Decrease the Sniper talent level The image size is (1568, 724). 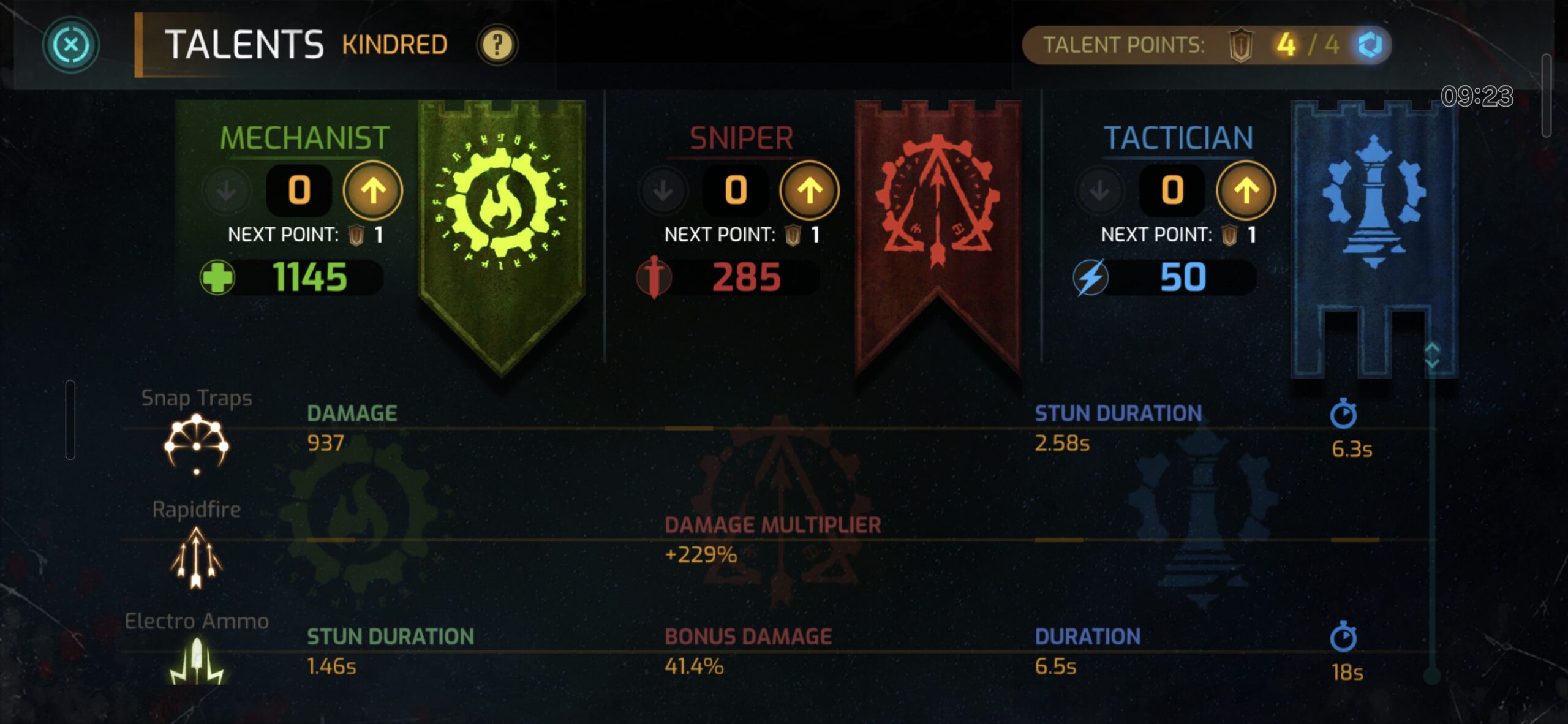(663, 190)
